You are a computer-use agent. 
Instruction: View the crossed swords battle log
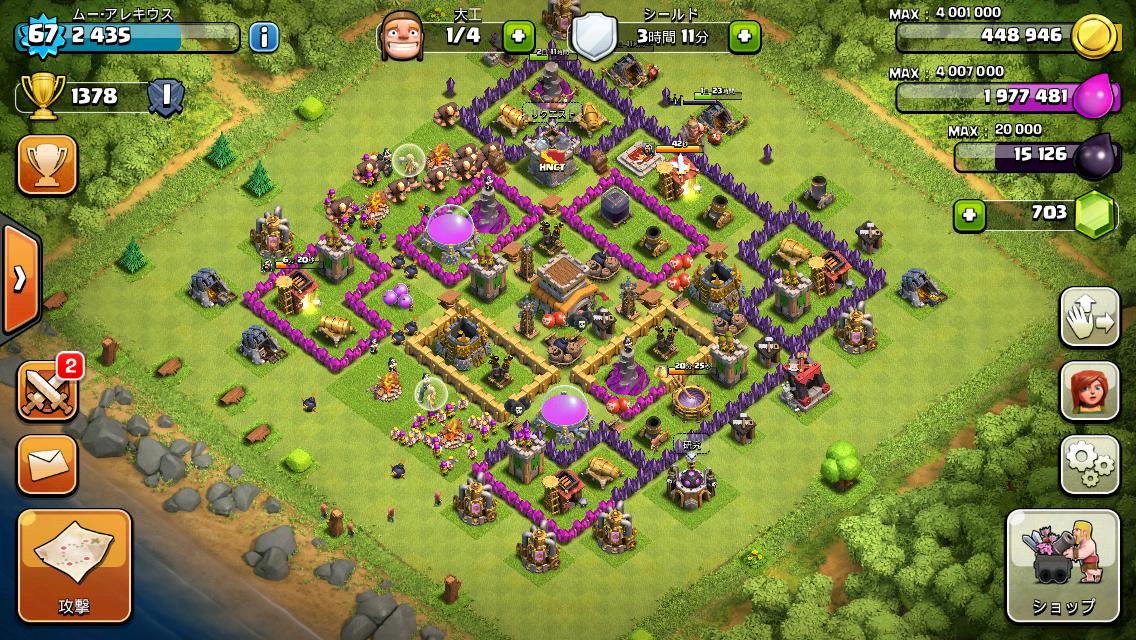[46, 390]
